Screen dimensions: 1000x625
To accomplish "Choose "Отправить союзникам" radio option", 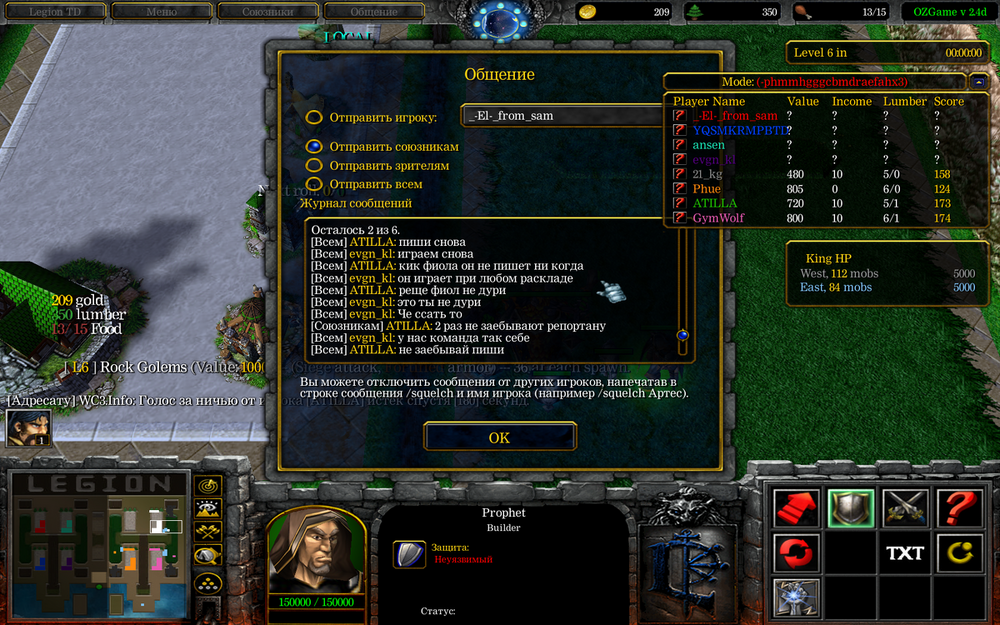I will [x=314, y=146].
